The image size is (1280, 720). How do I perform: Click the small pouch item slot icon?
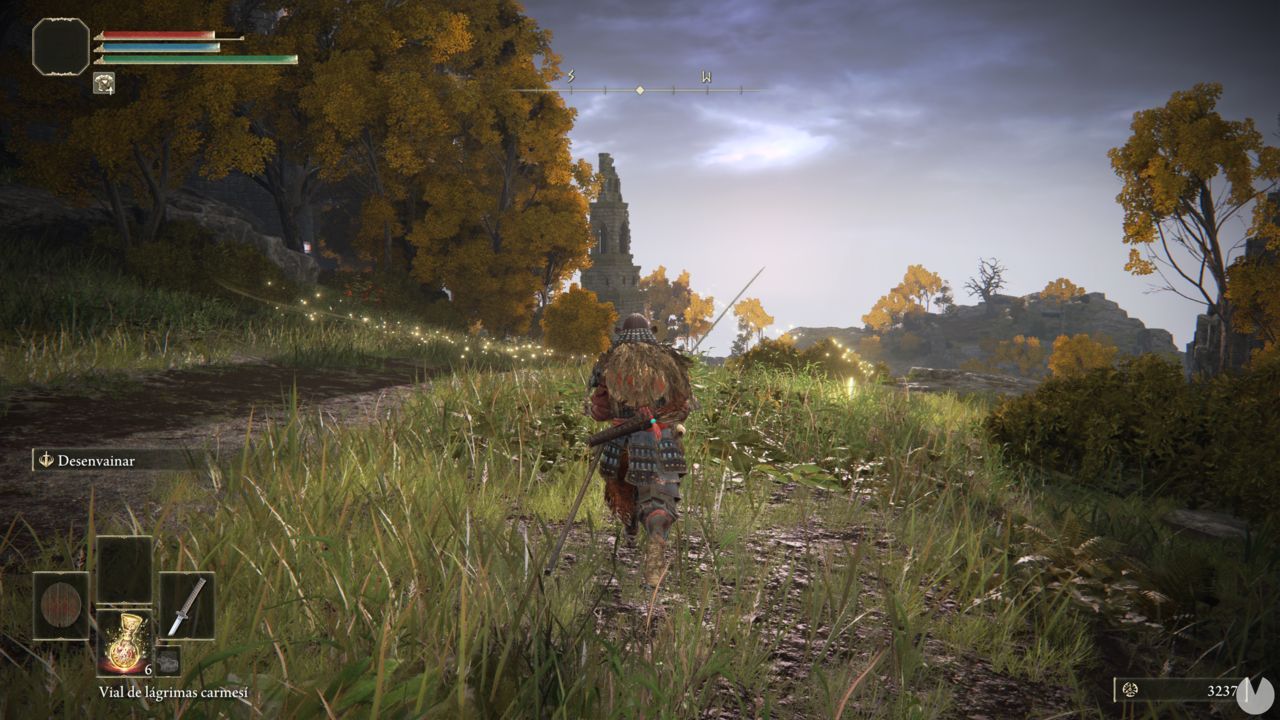point(167,660)
